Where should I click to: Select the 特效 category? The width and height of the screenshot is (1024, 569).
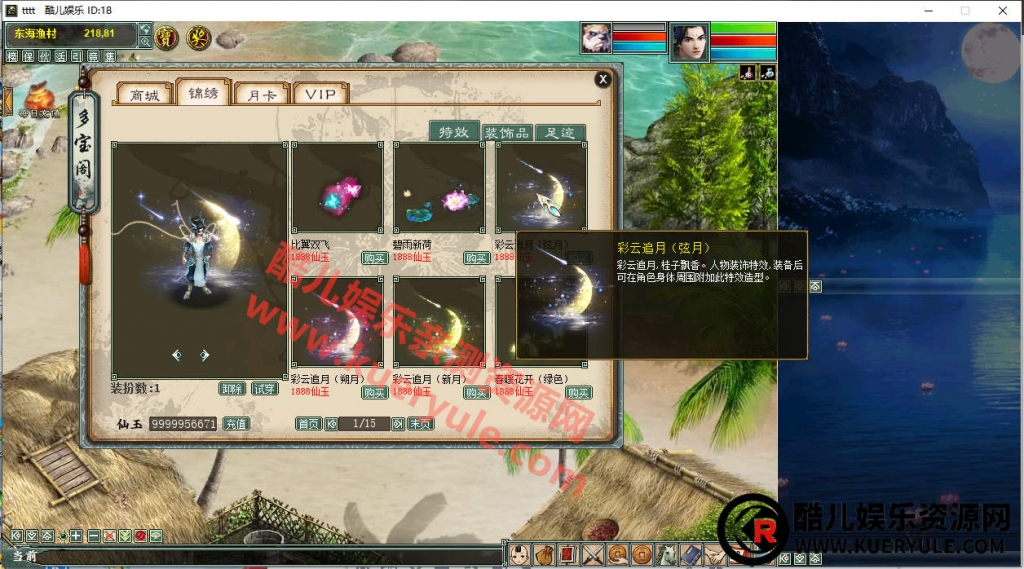click(454, 132)
